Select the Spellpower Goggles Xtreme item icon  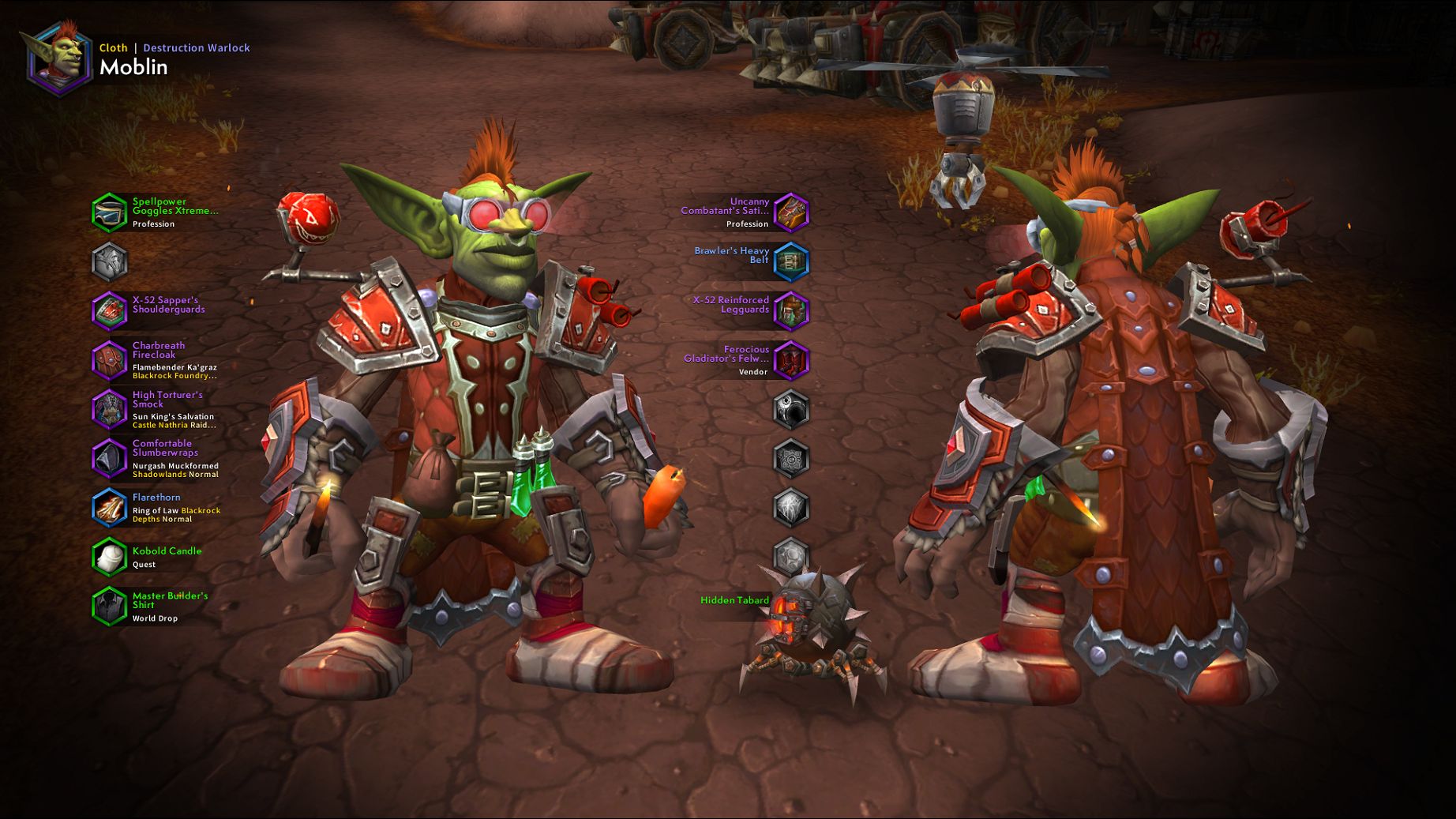(x=109, y=210)
